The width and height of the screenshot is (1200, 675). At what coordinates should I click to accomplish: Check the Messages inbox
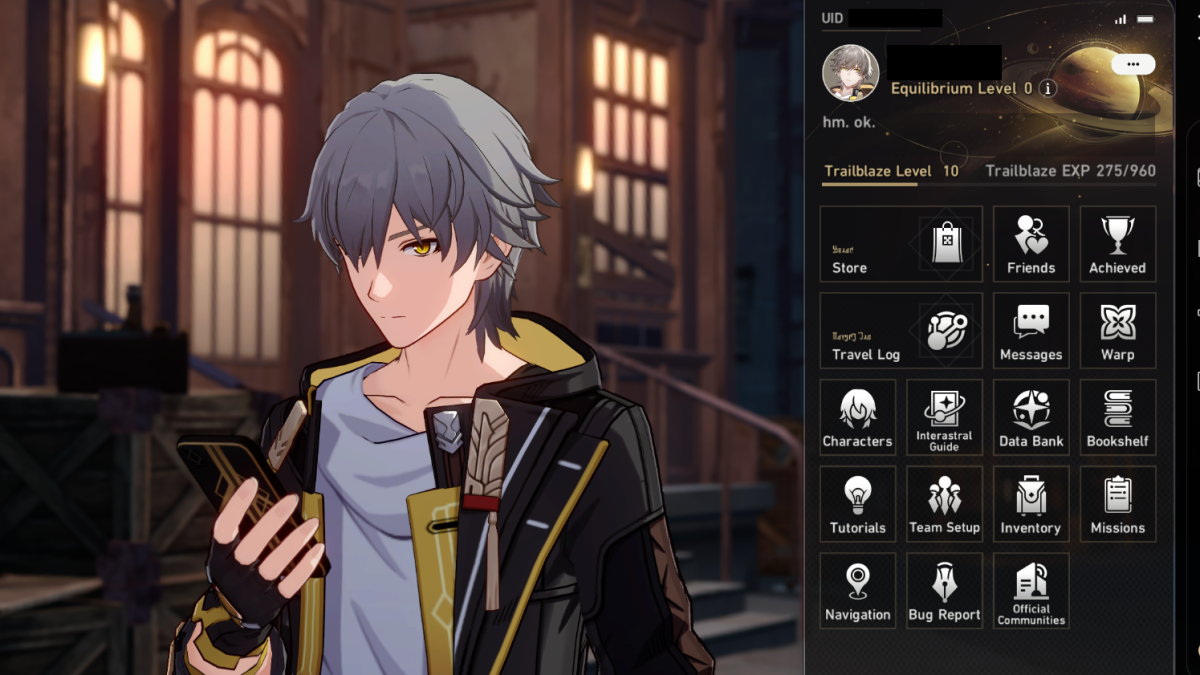[x=1031, y=331]
